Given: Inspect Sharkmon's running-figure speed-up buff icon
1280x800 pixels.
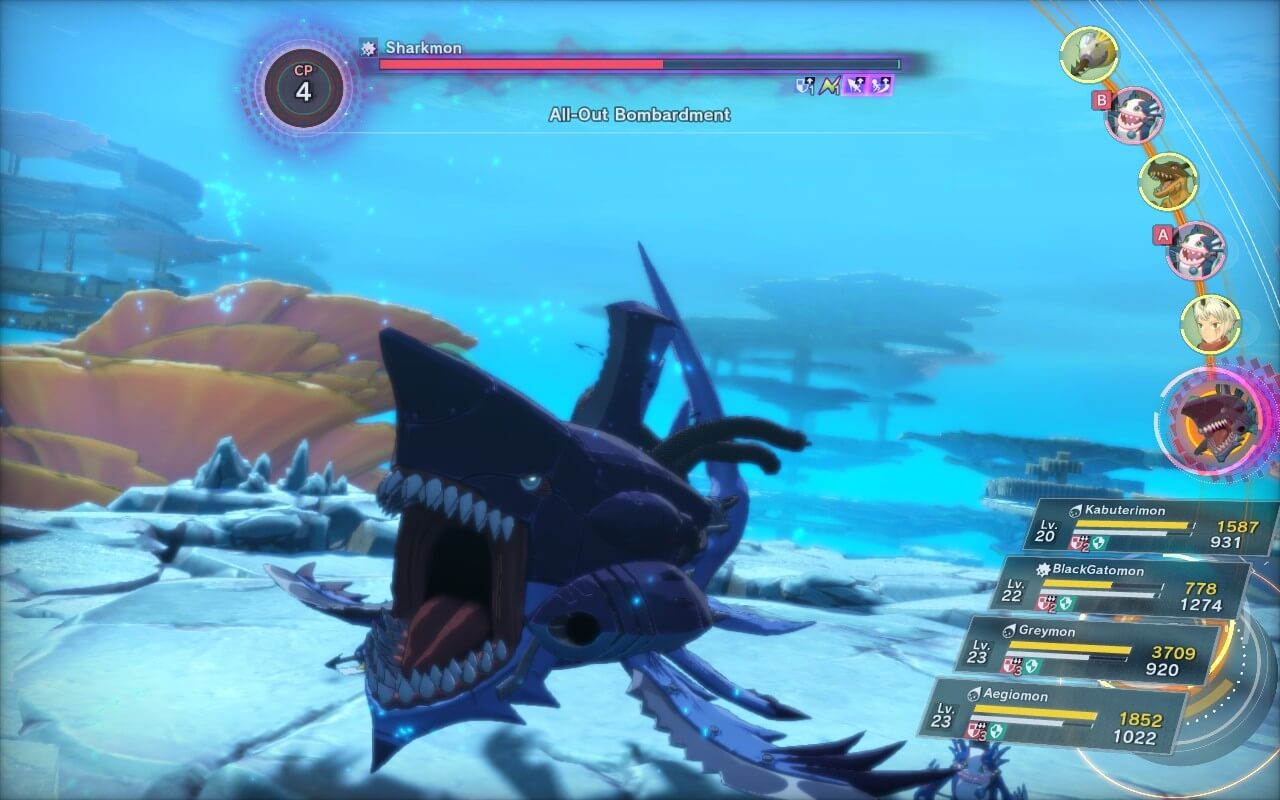Looking at the screenshot, I should click(x=881, y=86).
